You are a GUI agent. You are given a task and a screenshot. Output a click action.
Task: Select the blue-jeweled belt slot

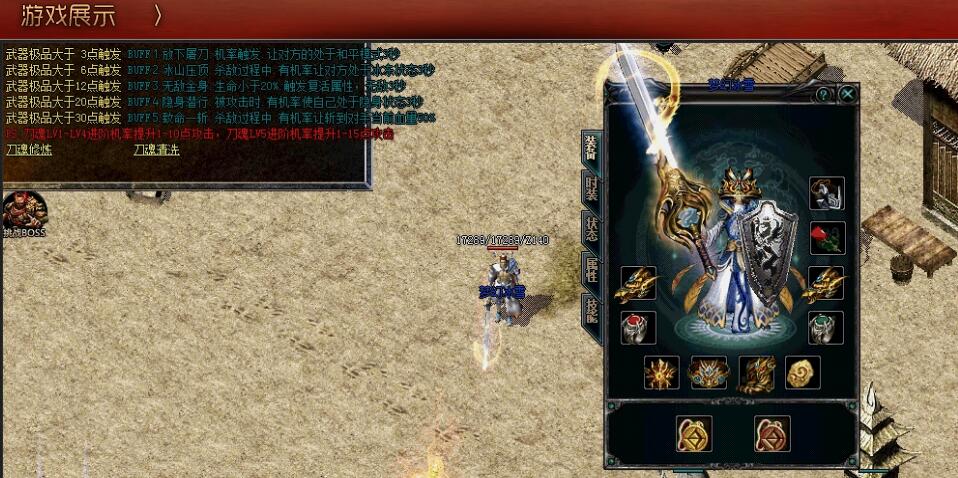708,373
